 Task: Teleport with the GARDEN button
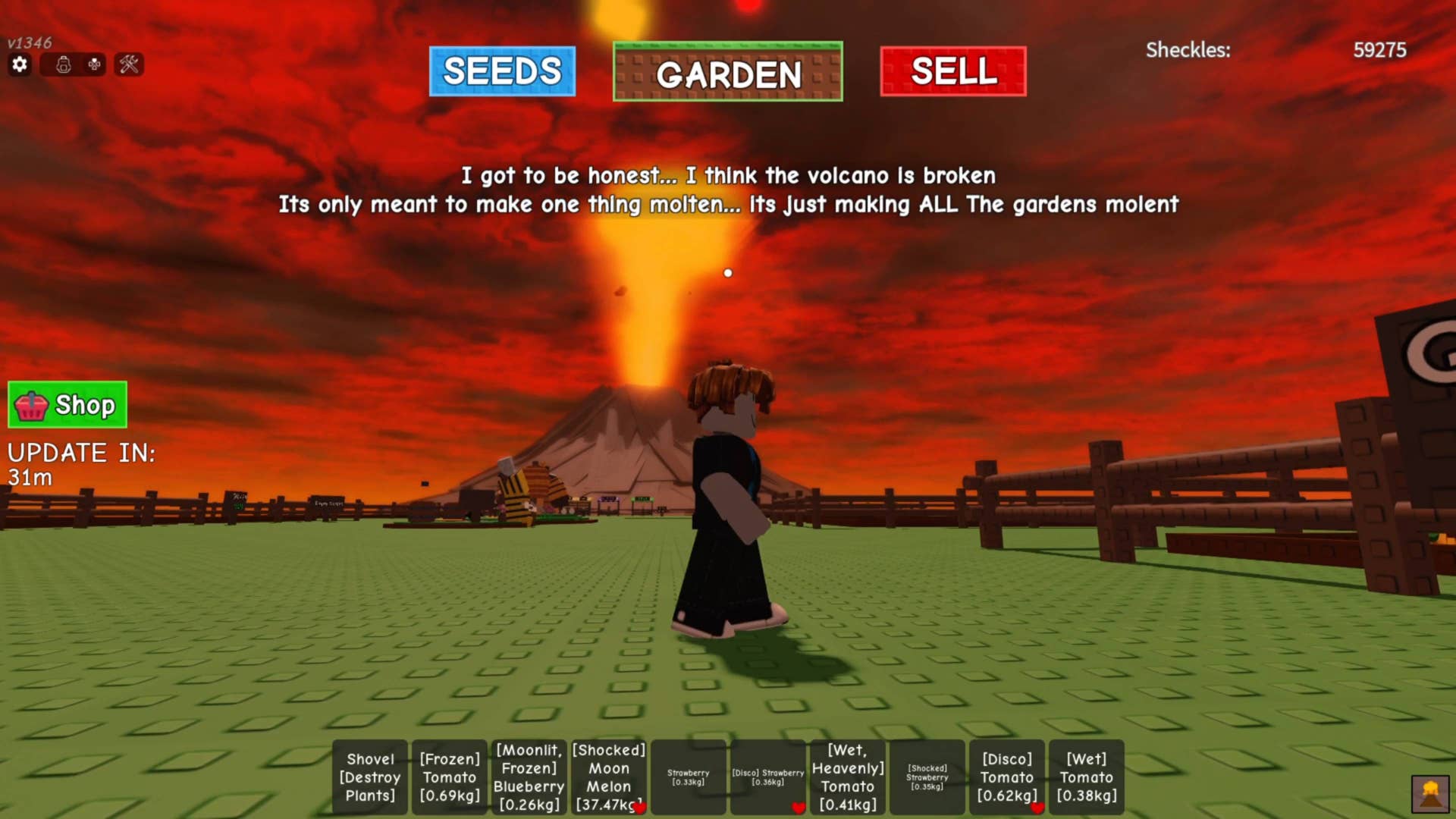click(727, 72)
